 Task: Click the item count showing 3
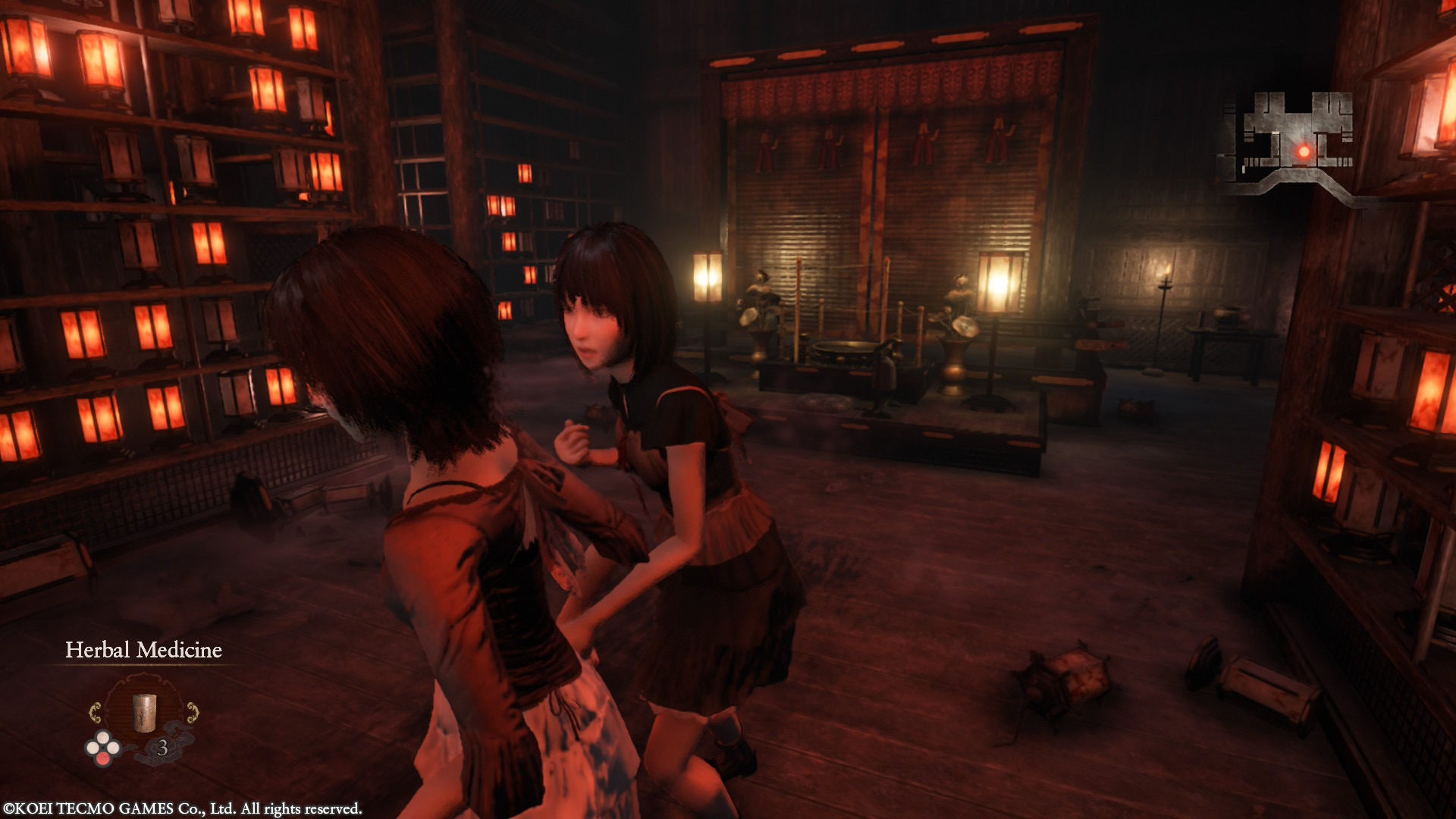[164, 746]
